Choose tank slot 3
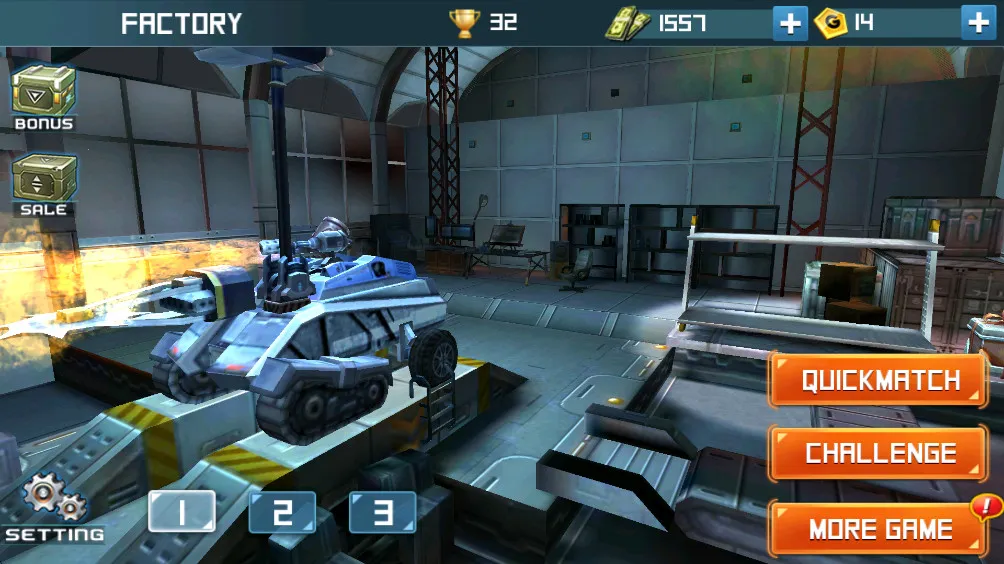Viewport: 1004px width, 564px height. tap(382, 512)
